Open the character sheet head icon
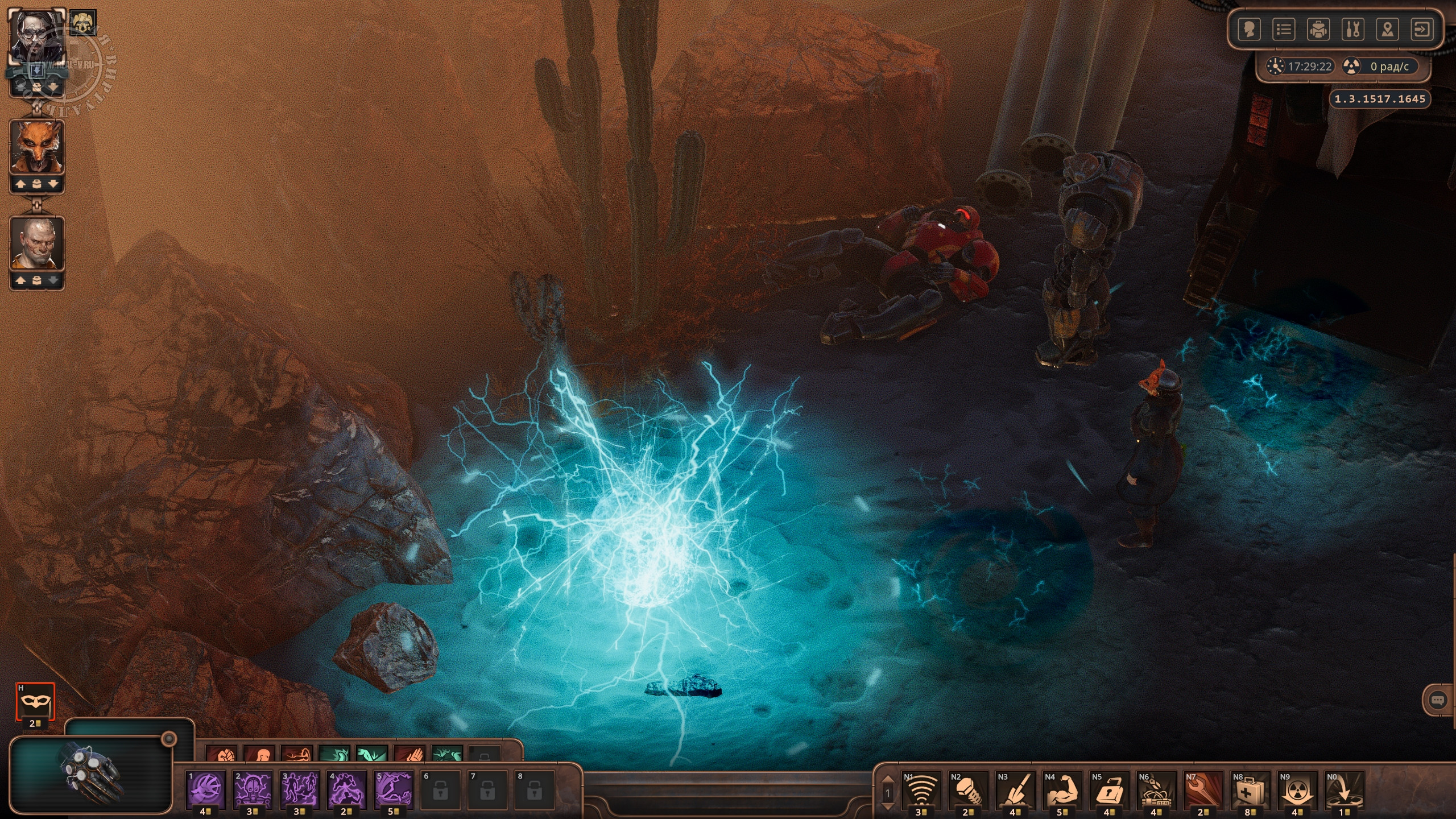Screen dimensions: 1456x819 click(x=1249, y=29)
